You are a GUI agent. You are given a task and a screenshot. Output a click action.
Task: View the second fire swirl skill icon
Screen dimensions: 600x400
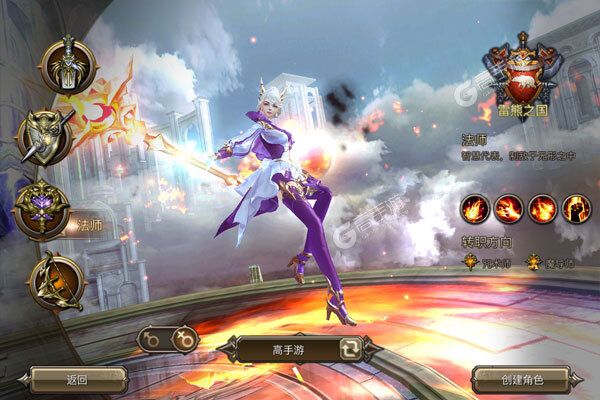coord(509,210)
